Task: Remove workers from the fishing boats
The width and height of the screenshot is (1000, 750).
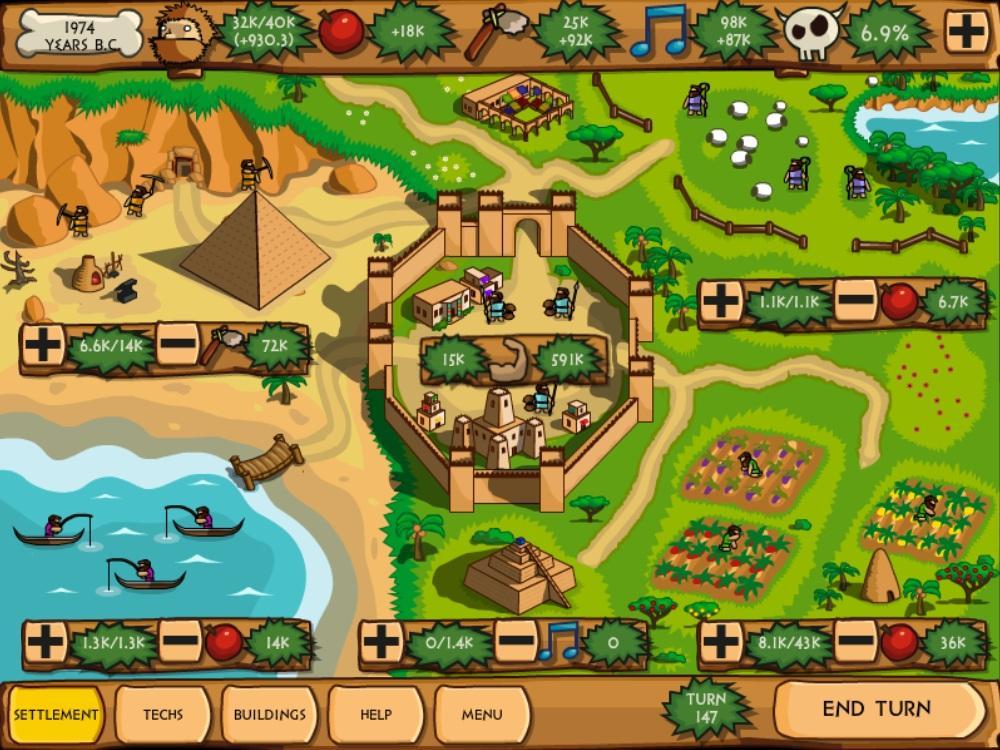Action: pos(180,641)
